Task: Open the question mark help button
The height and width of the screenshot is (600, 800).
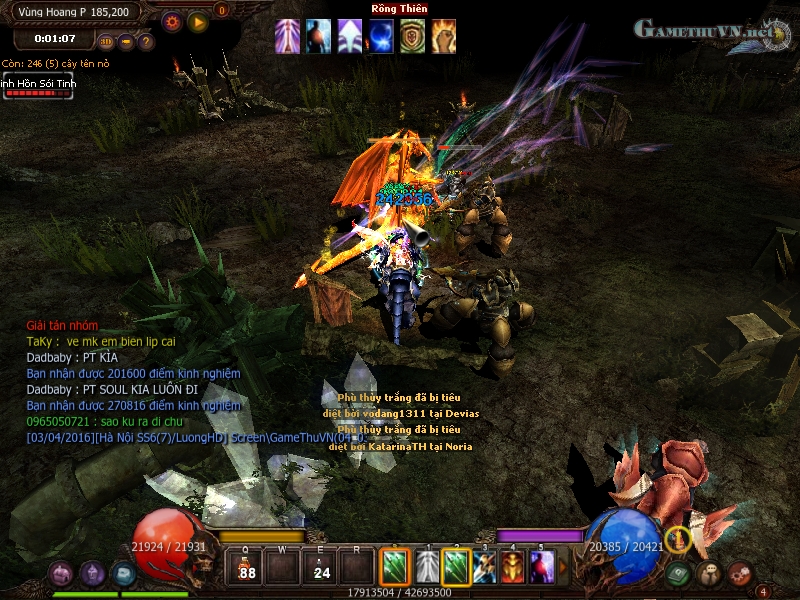Action: 146,42
